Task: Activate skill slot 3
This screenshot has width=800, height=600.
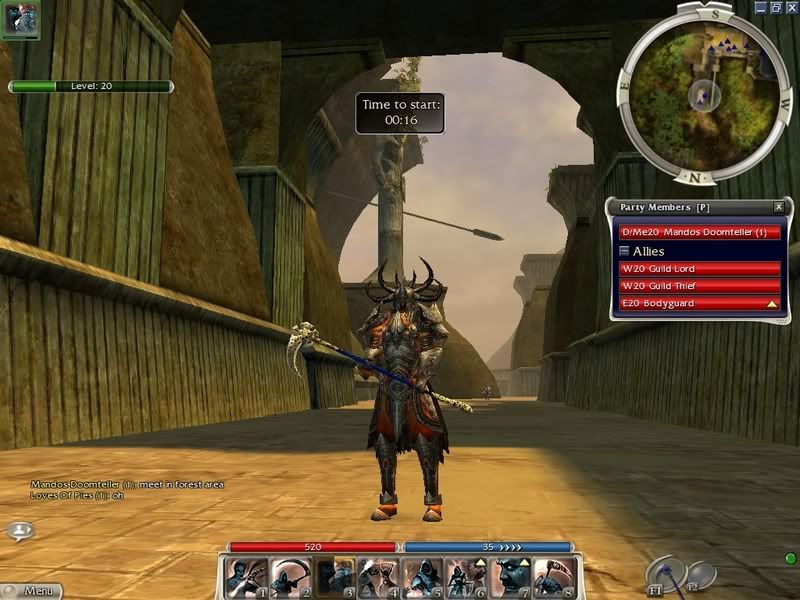Action: coord(334,577)
